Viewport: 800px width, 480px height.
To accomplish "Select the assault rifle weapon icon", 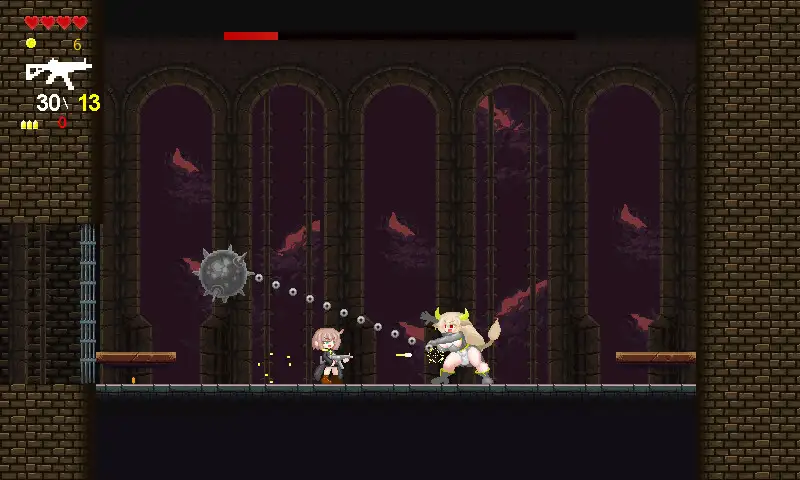I will coord(58,71).
